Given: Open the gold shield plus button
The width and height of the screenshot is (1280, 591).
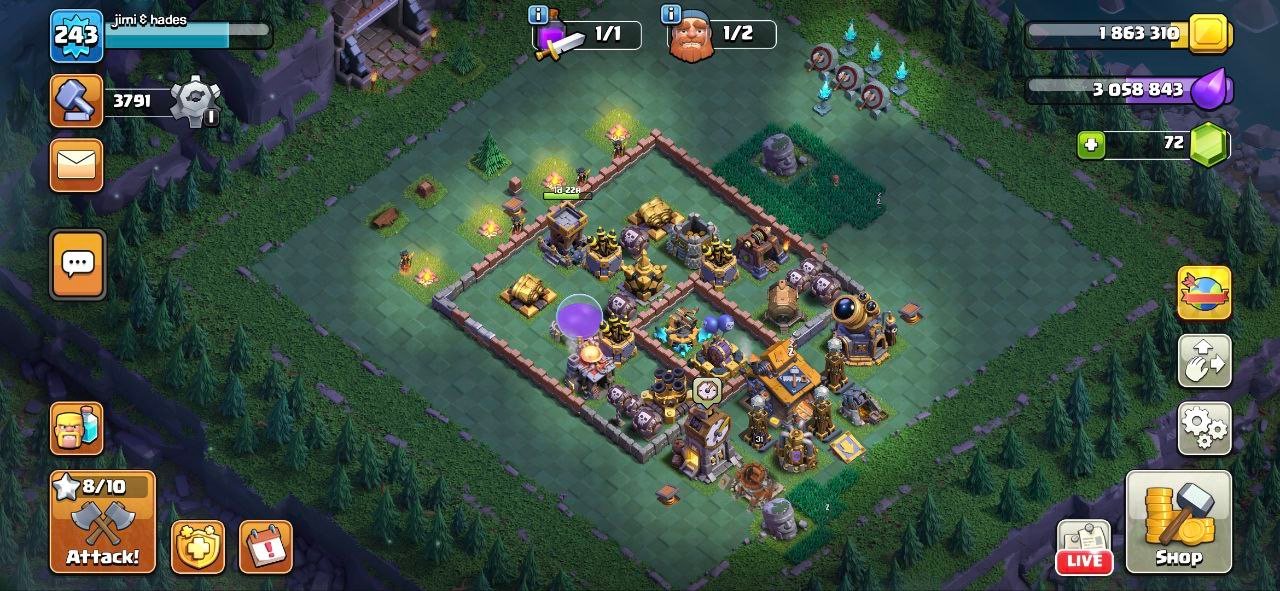Looking at the screenshot, I should tap(198, 547).
